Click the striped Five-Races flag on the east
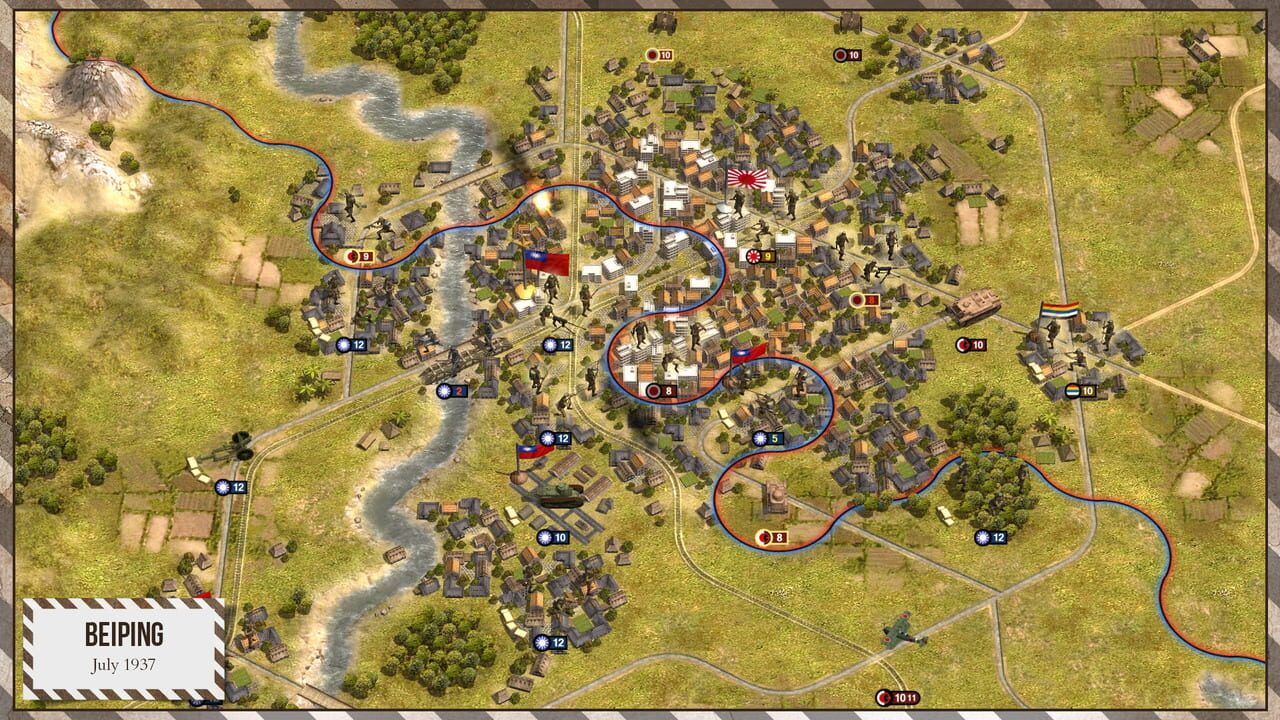This screenshot has height=720, width=1280. click(x=1060, y=309)
